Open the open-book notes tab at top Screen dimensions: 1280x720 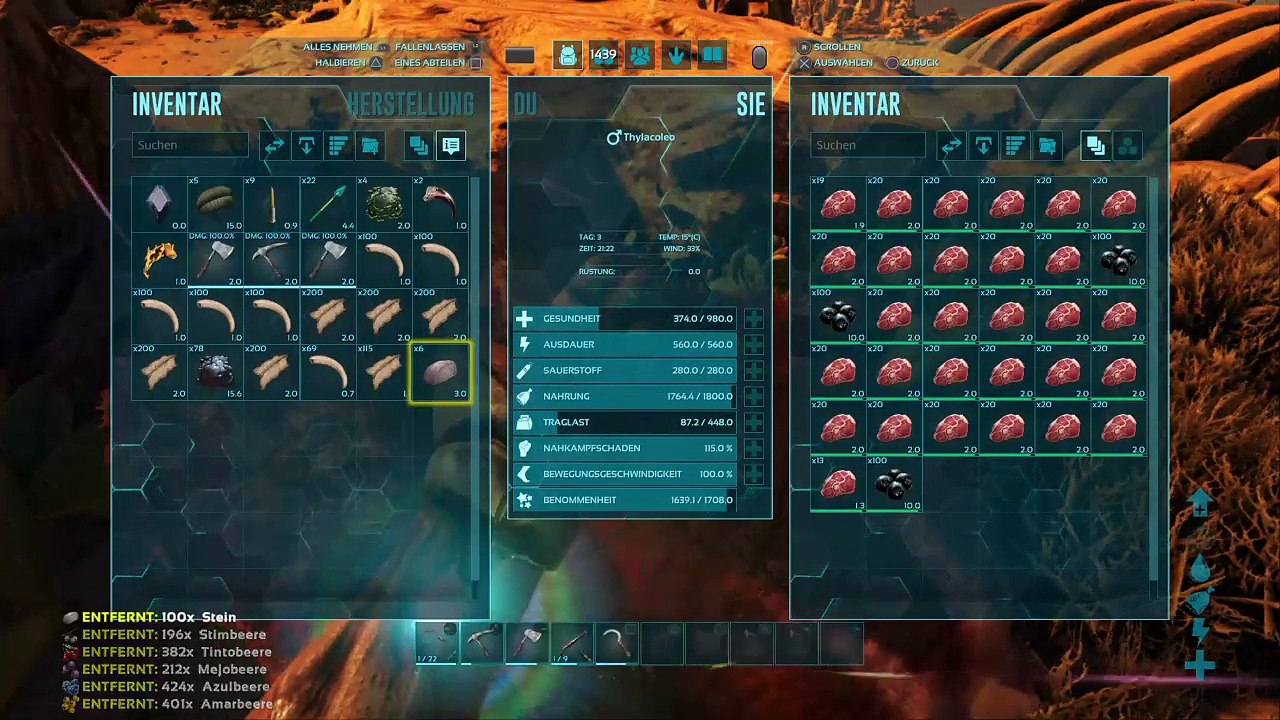712,56
